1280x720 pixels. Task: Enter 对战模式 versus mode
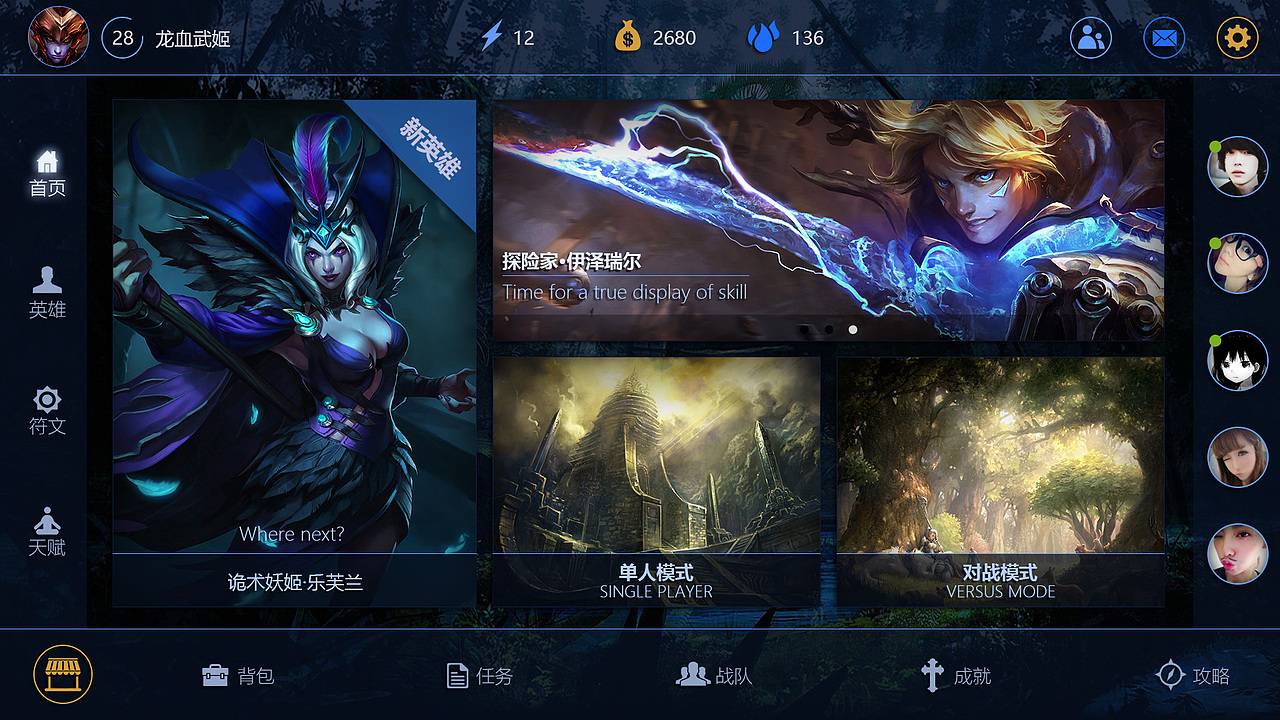[1000, 480]
